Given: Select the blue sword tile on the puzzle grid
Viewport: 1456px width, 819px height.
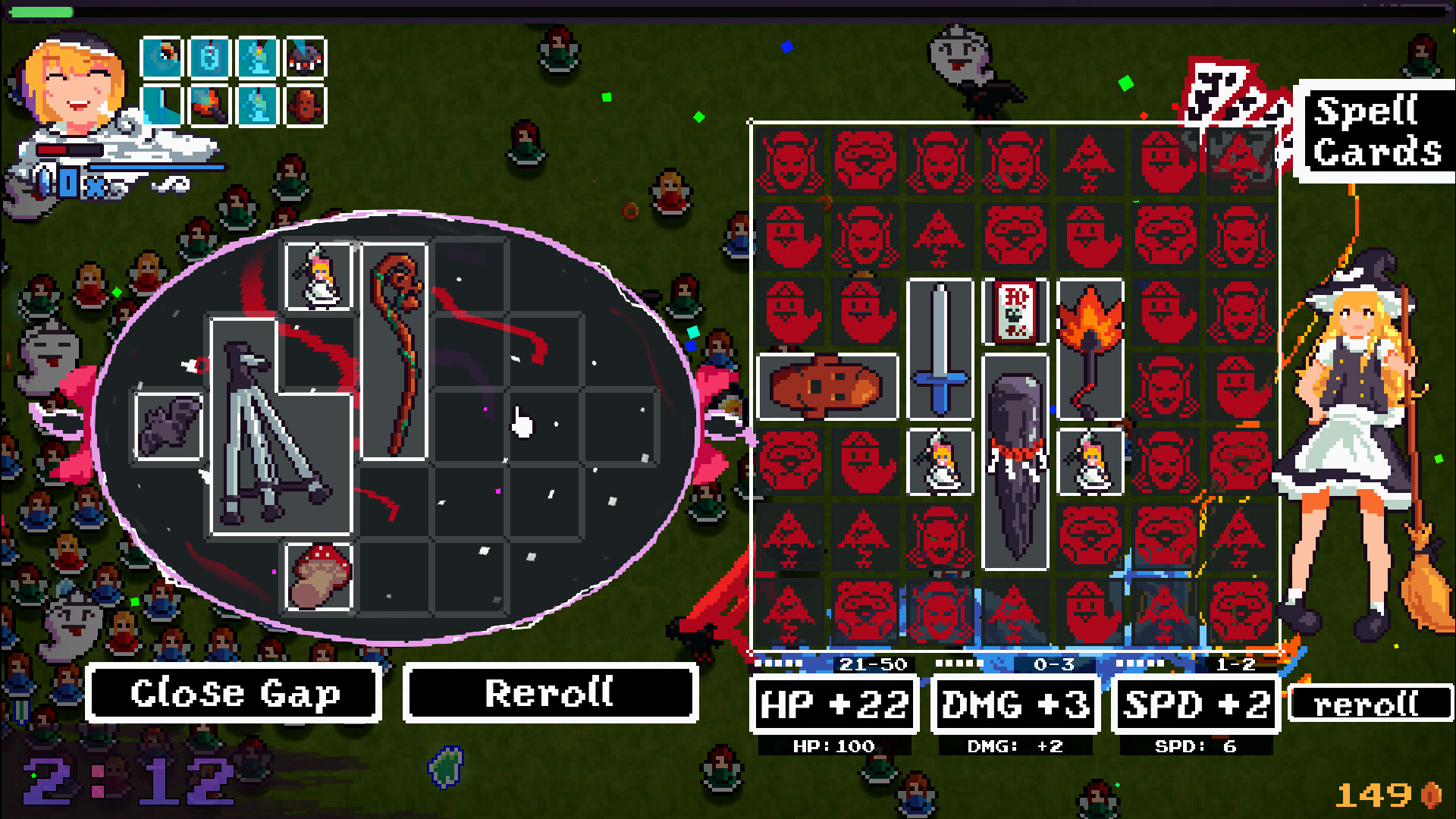Looking at the screenshot, I should click(x=940, y=349).
